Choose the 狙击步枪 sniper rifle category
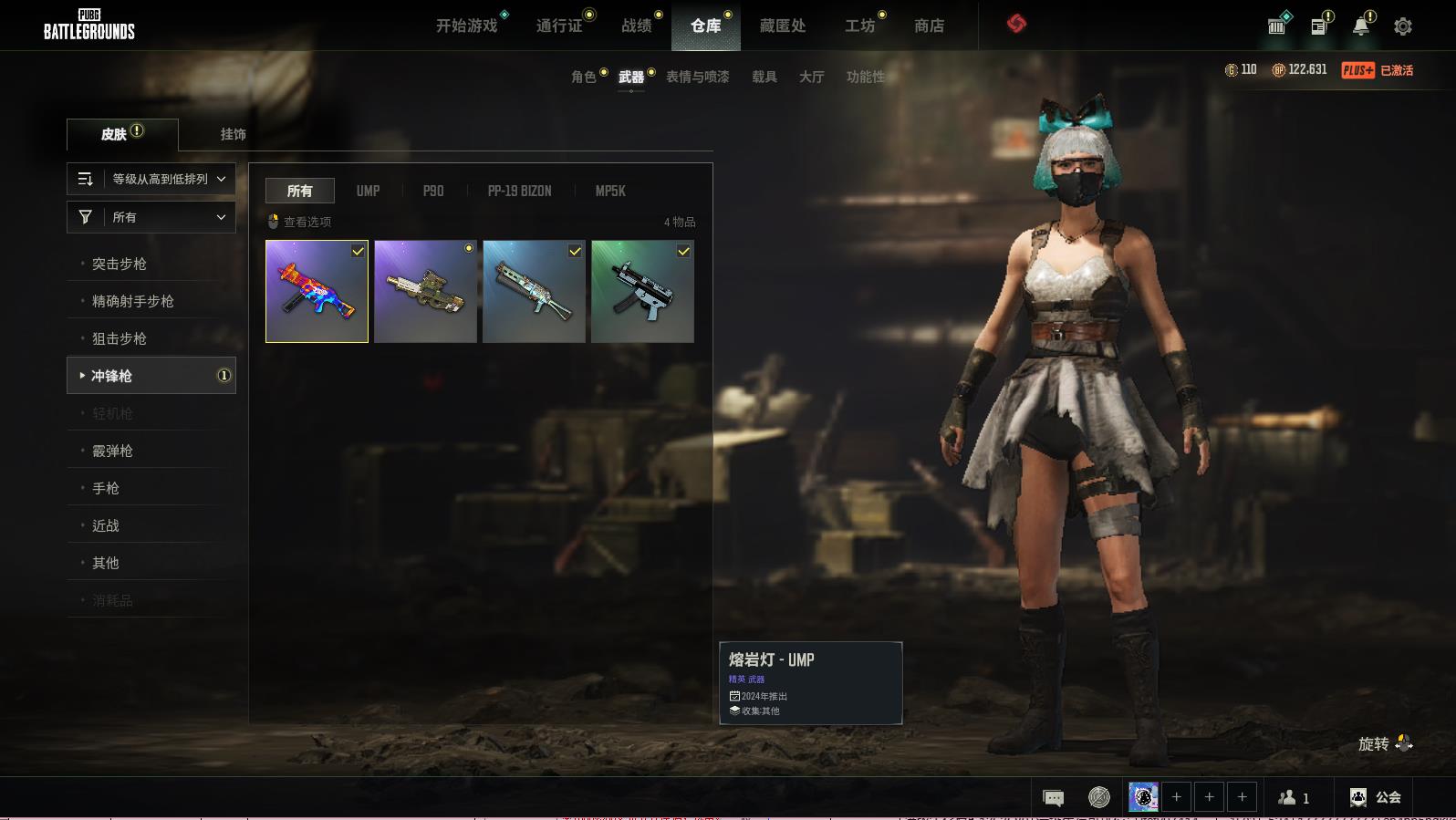 119,338
